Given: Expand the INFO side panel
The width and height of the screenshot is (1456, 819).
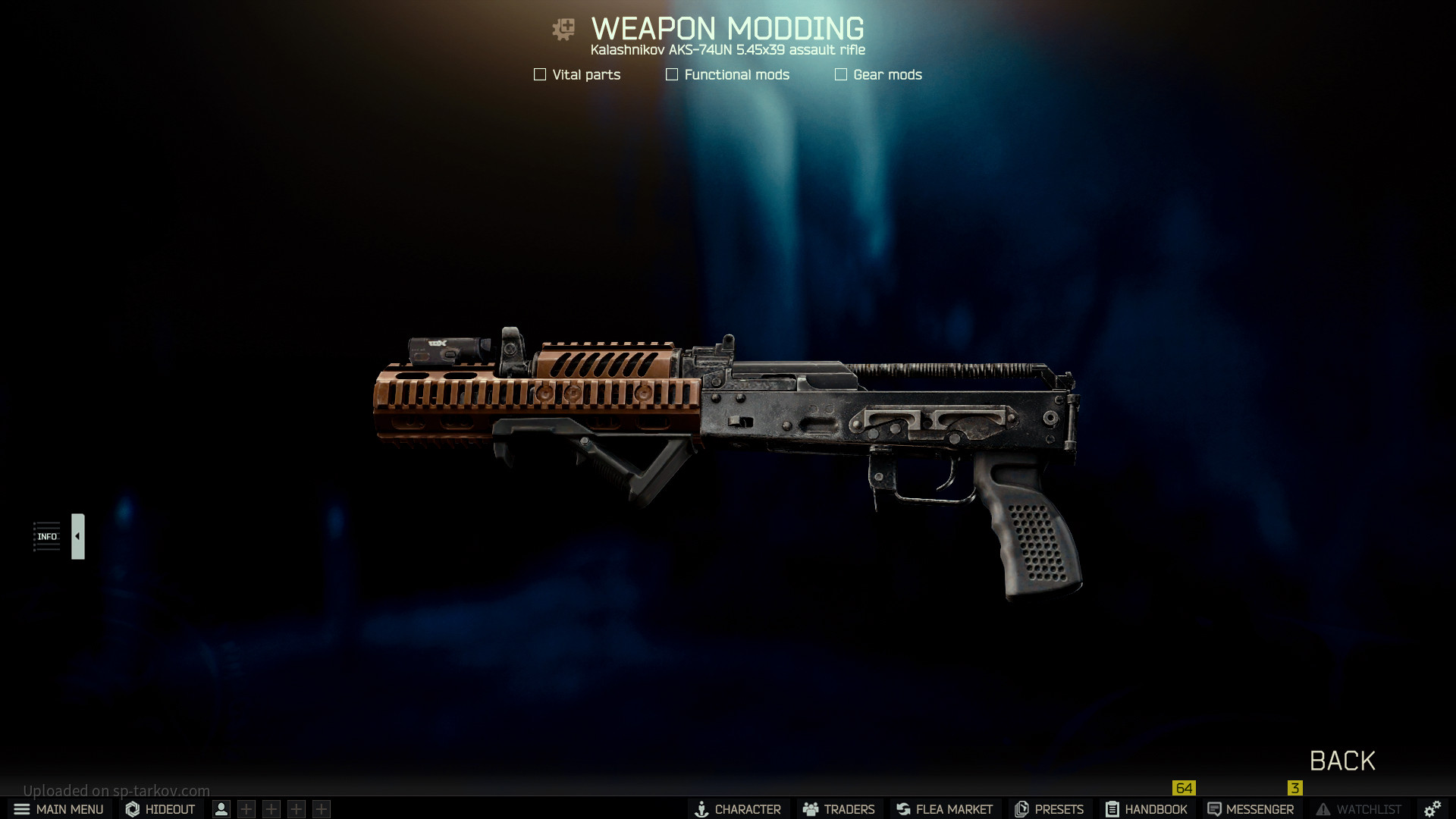Looking at the screenshot, I should coord(77,536).
